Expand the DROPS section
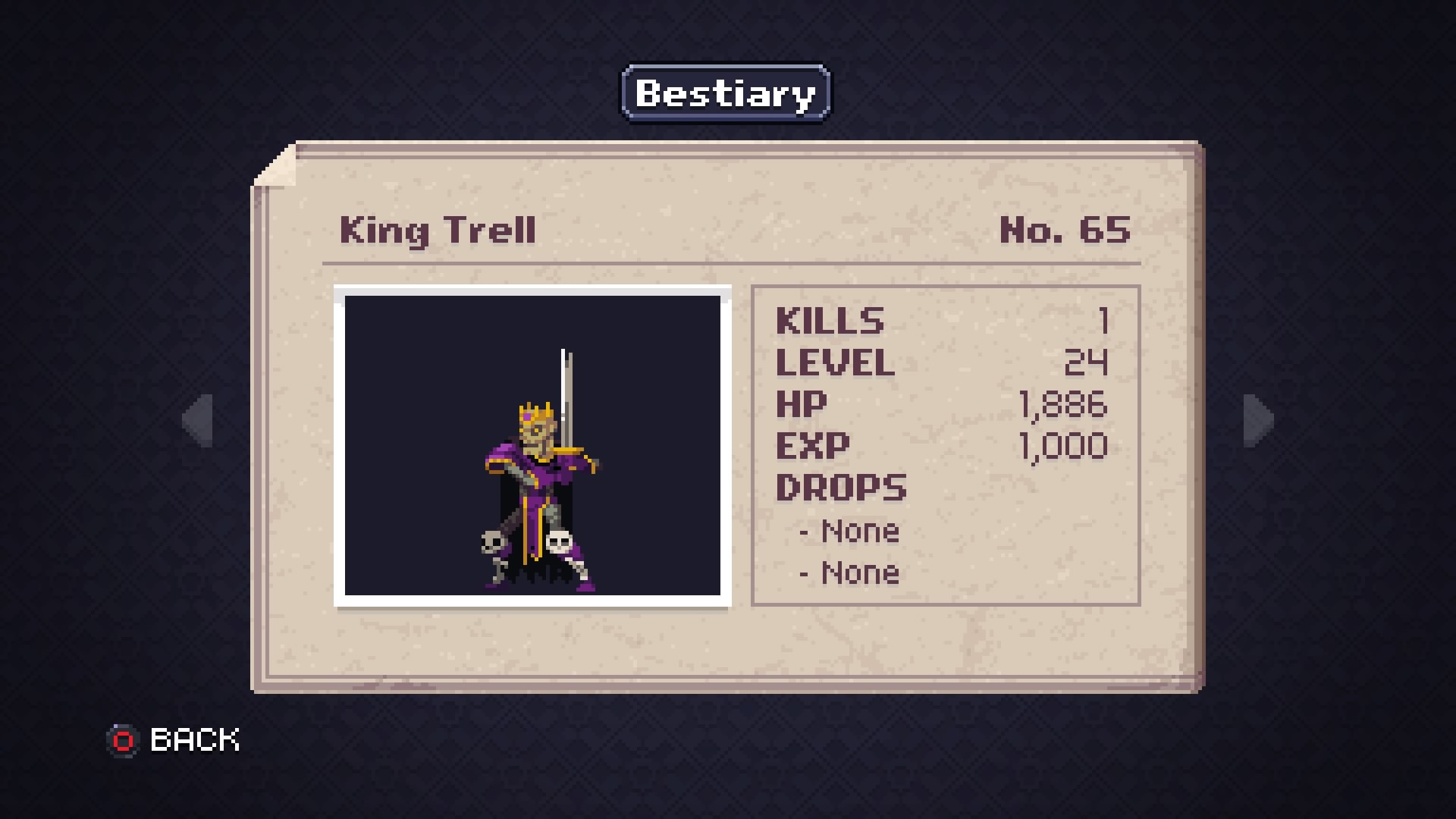 (x=840, y=488)
